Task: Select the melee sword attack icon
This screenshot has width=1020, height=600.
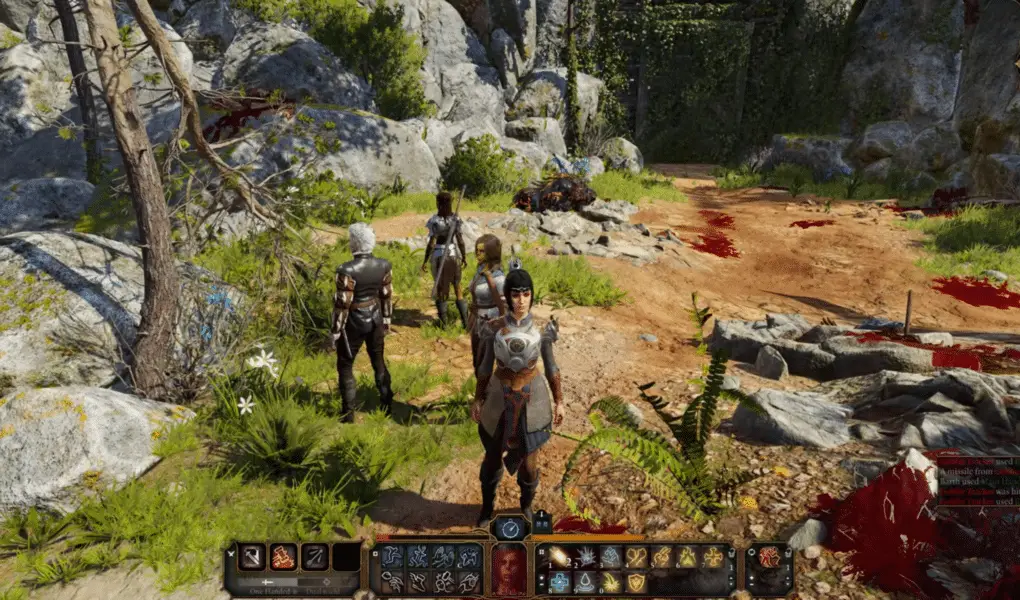Action: pos(250,557)
